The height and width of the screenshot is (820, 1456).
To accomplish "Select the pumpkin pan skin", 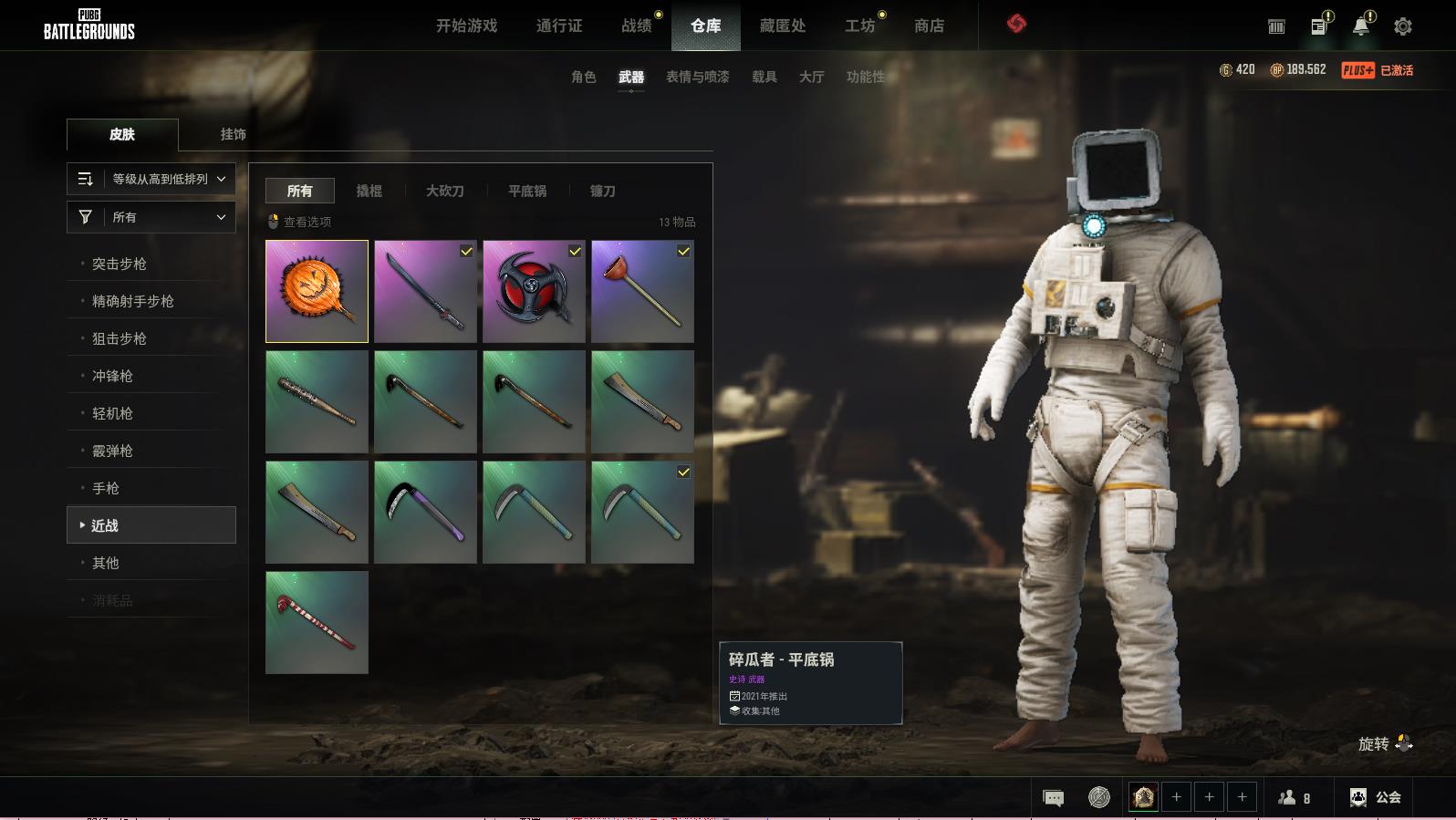I will pyautogui.click(x=317, y=291).
